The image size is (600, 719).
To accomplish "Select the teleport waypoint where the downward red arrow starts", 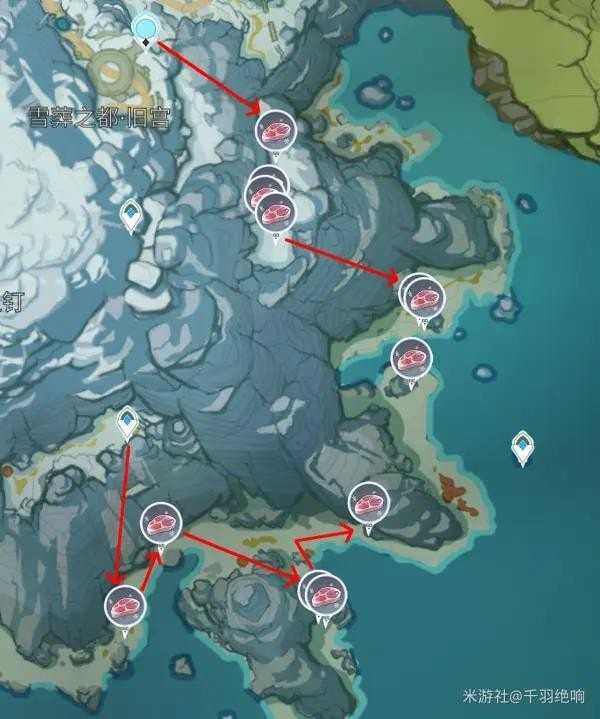I will (127, 423).
